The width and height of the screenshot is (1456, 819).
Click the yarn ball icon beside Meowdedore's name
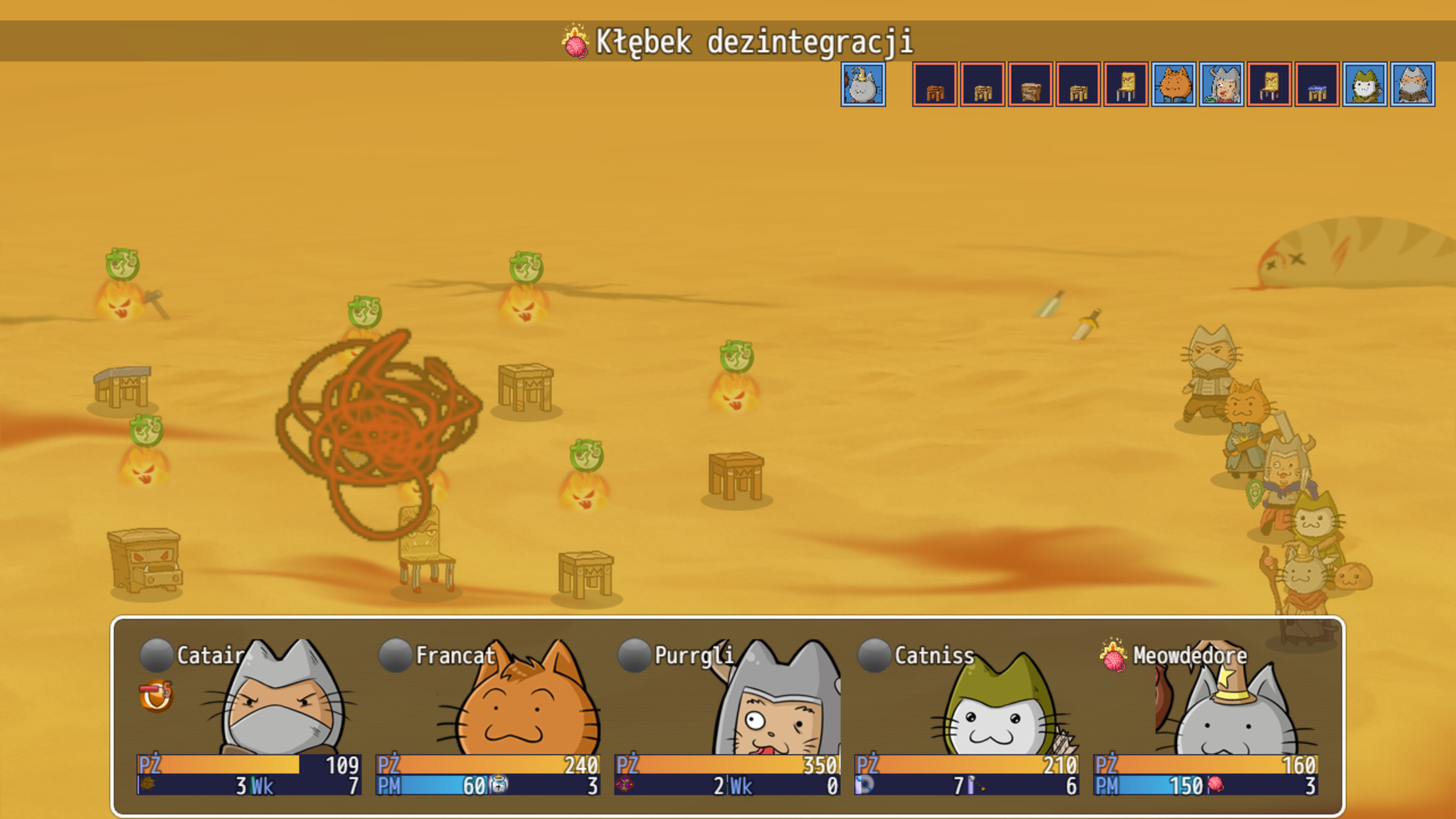click(1112, 656)
